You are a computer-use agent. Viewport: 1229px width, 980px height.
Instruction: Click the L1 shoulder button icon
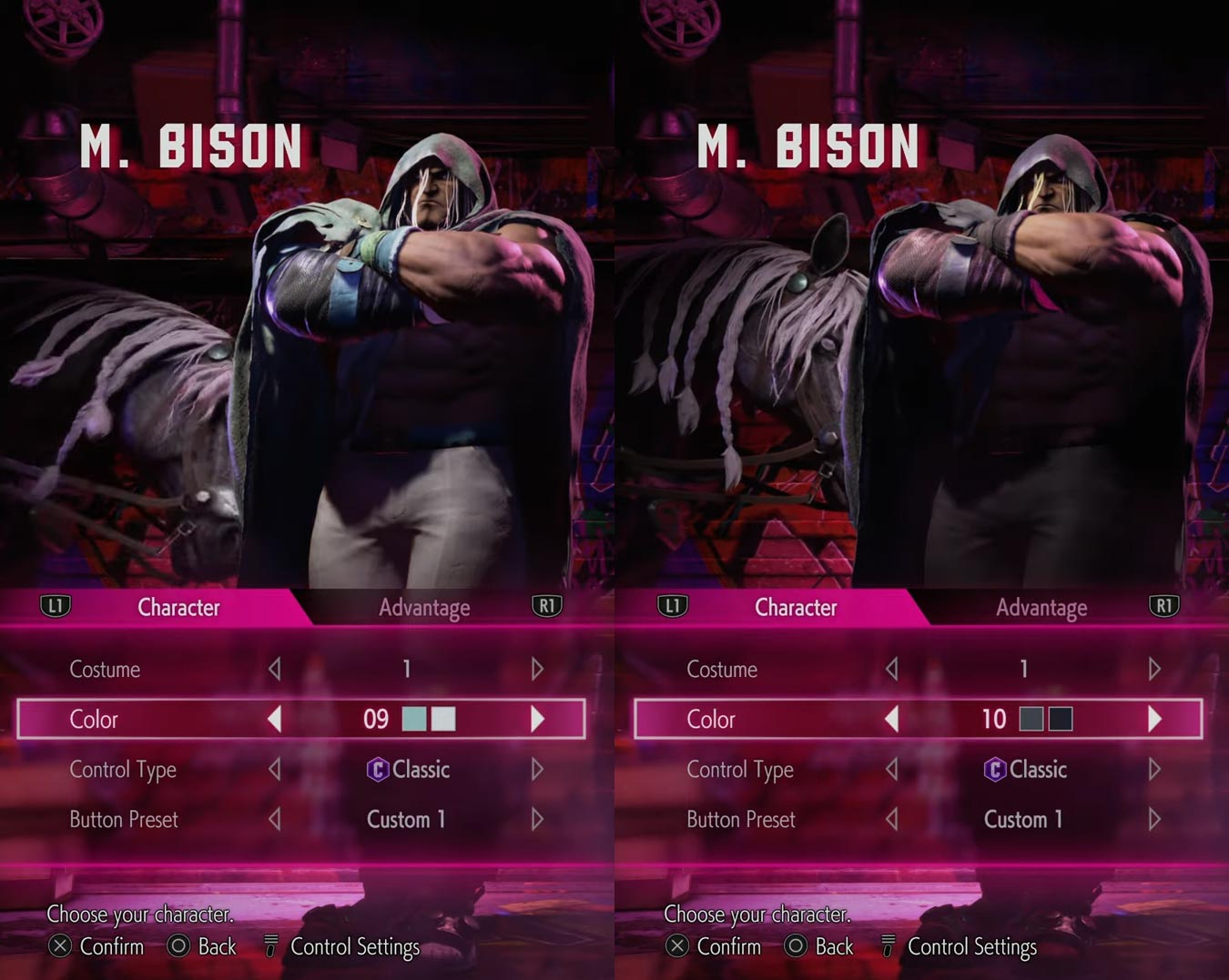coord(55,607)
